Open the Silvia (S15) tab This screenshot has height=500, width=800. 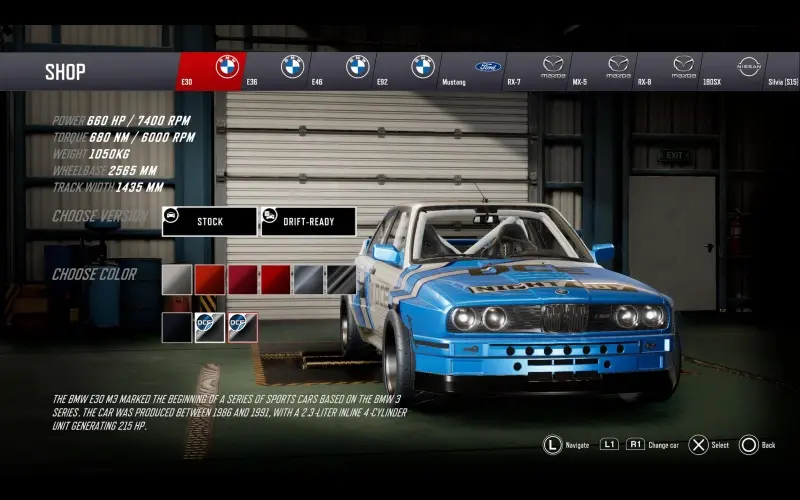coord(782,71)
